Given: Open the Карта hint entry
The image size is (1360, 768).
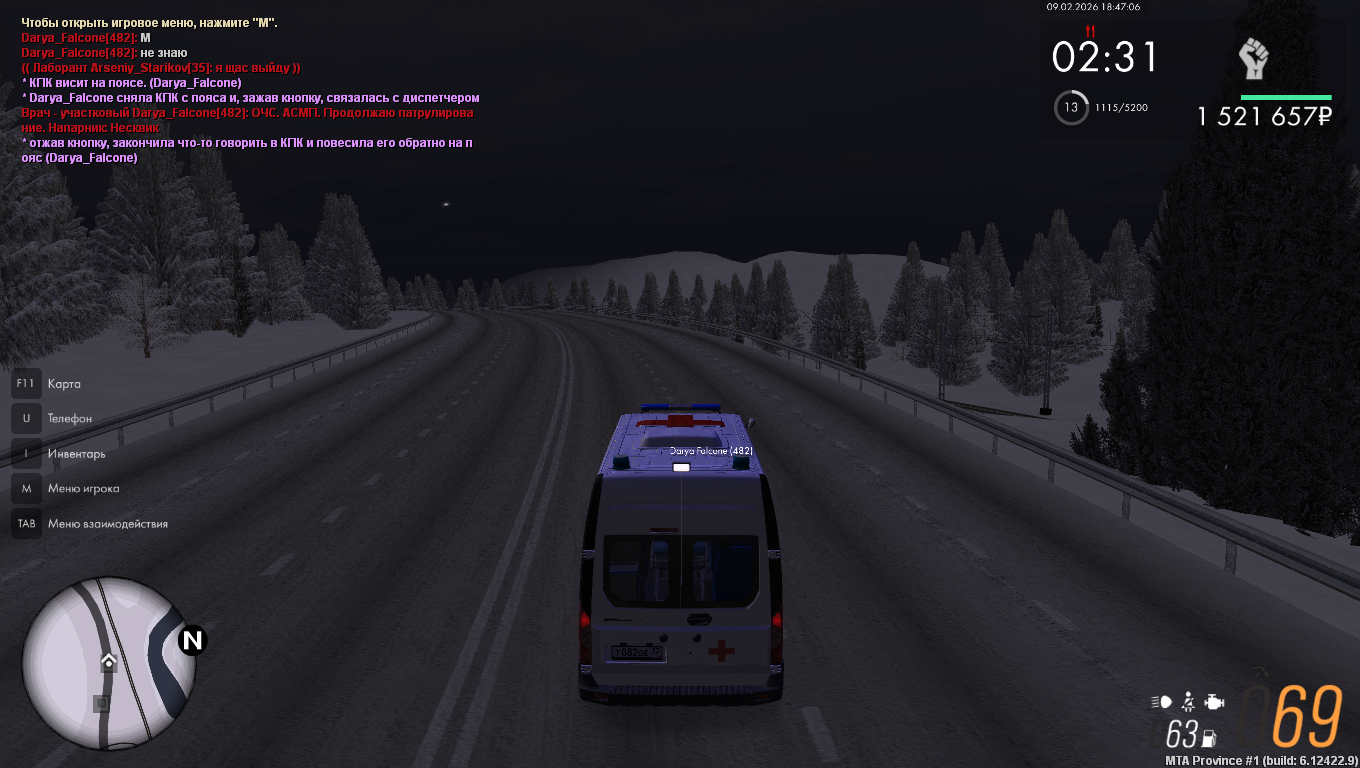Looking at the screenshot, I should (x=64, y=384).
